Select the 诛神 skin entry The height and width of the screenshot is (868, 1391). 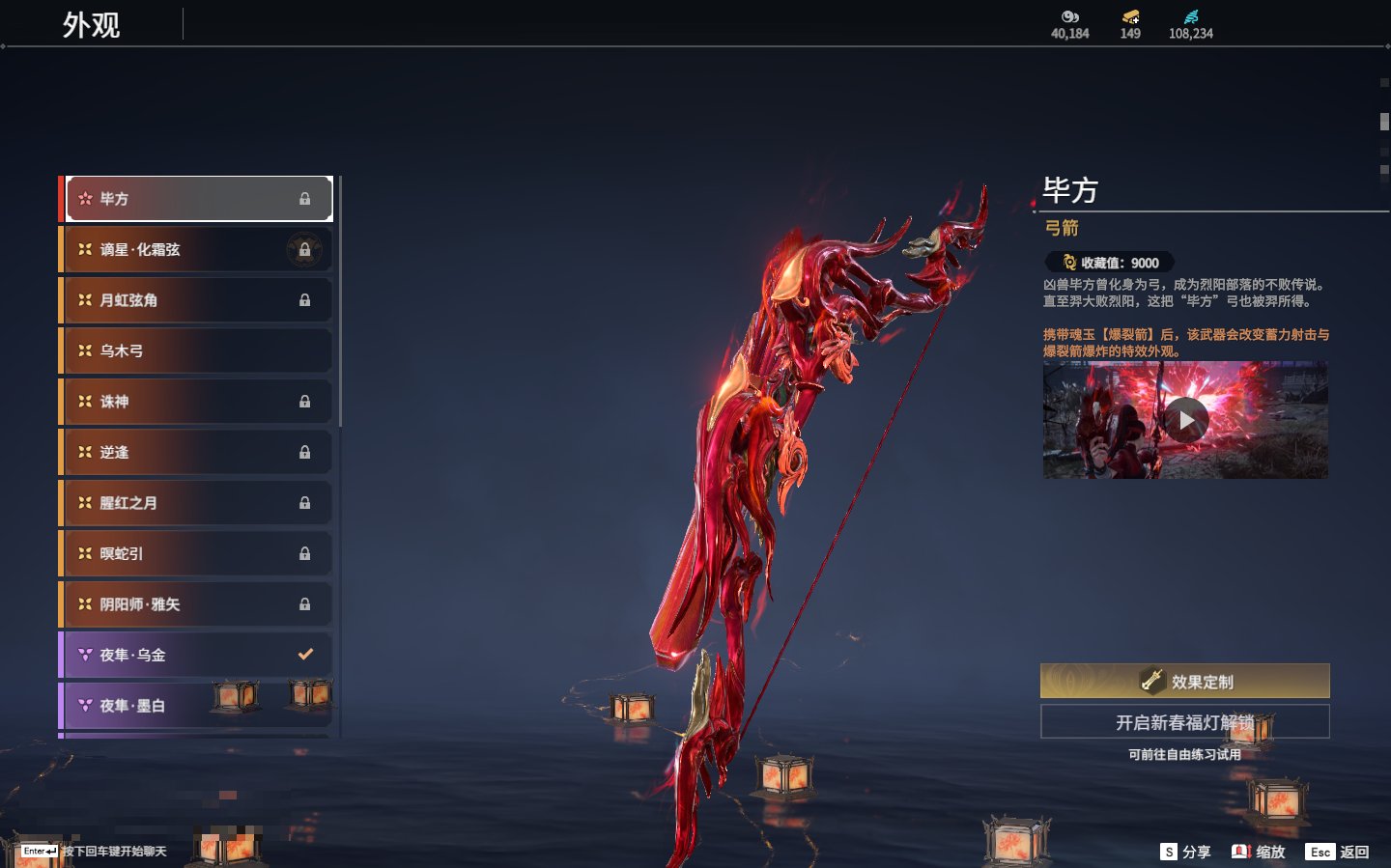[198, 402]
